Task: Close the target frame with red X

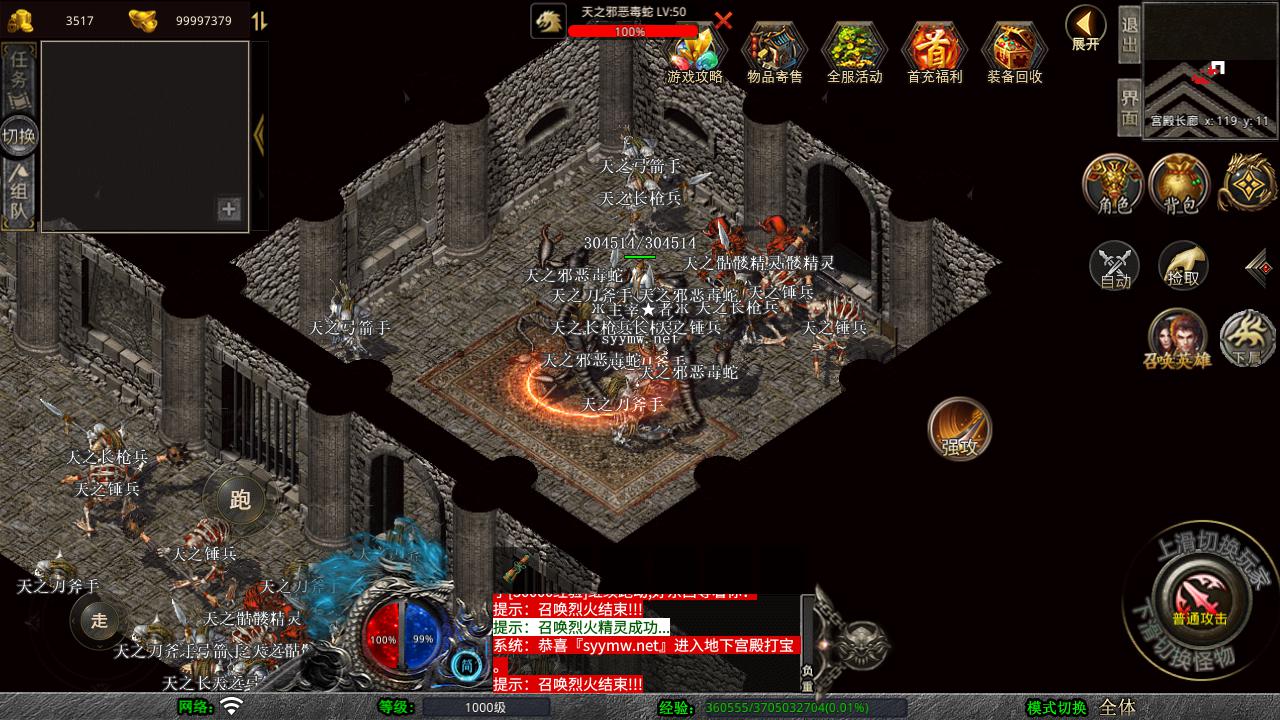Action: [723, 20]
